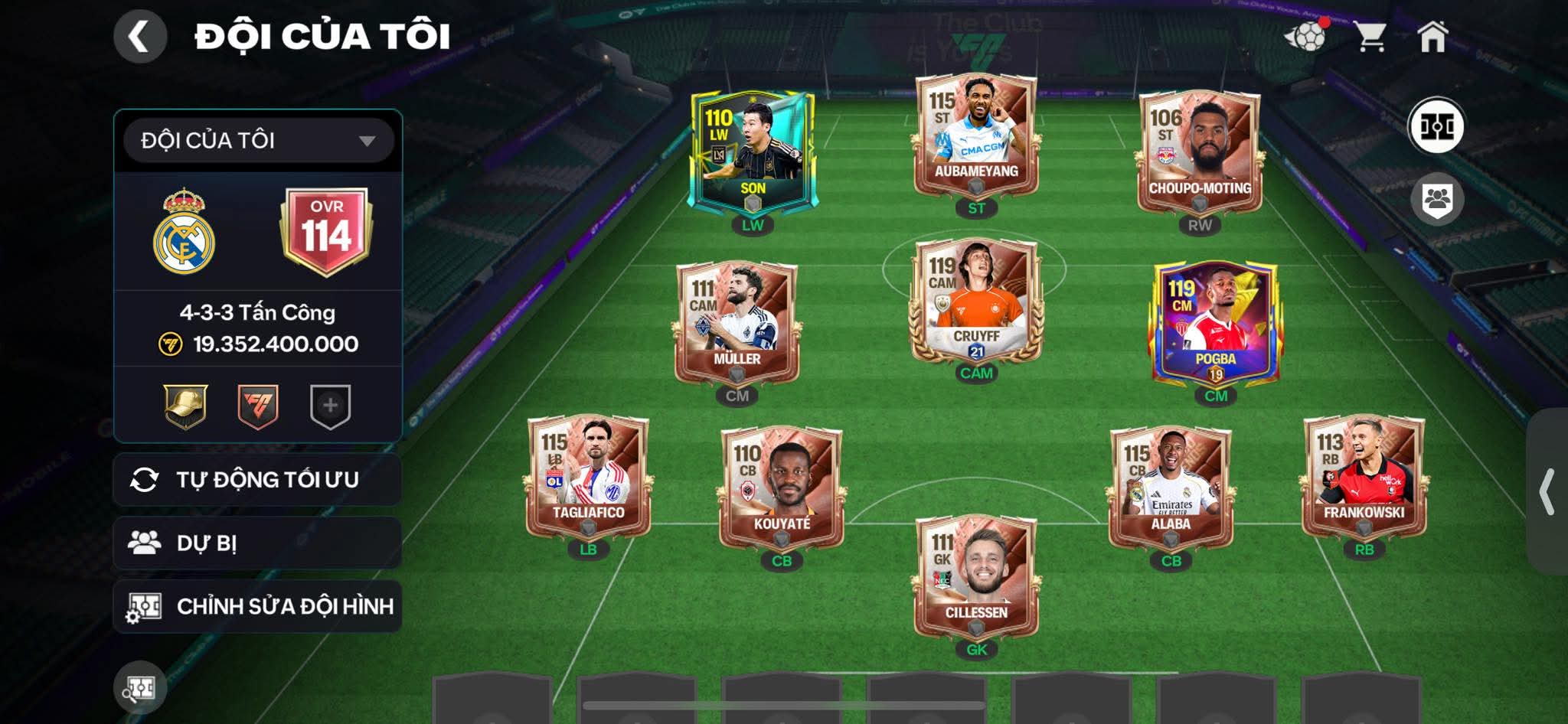
Task: Return to the home screen
Action: 1432,36
